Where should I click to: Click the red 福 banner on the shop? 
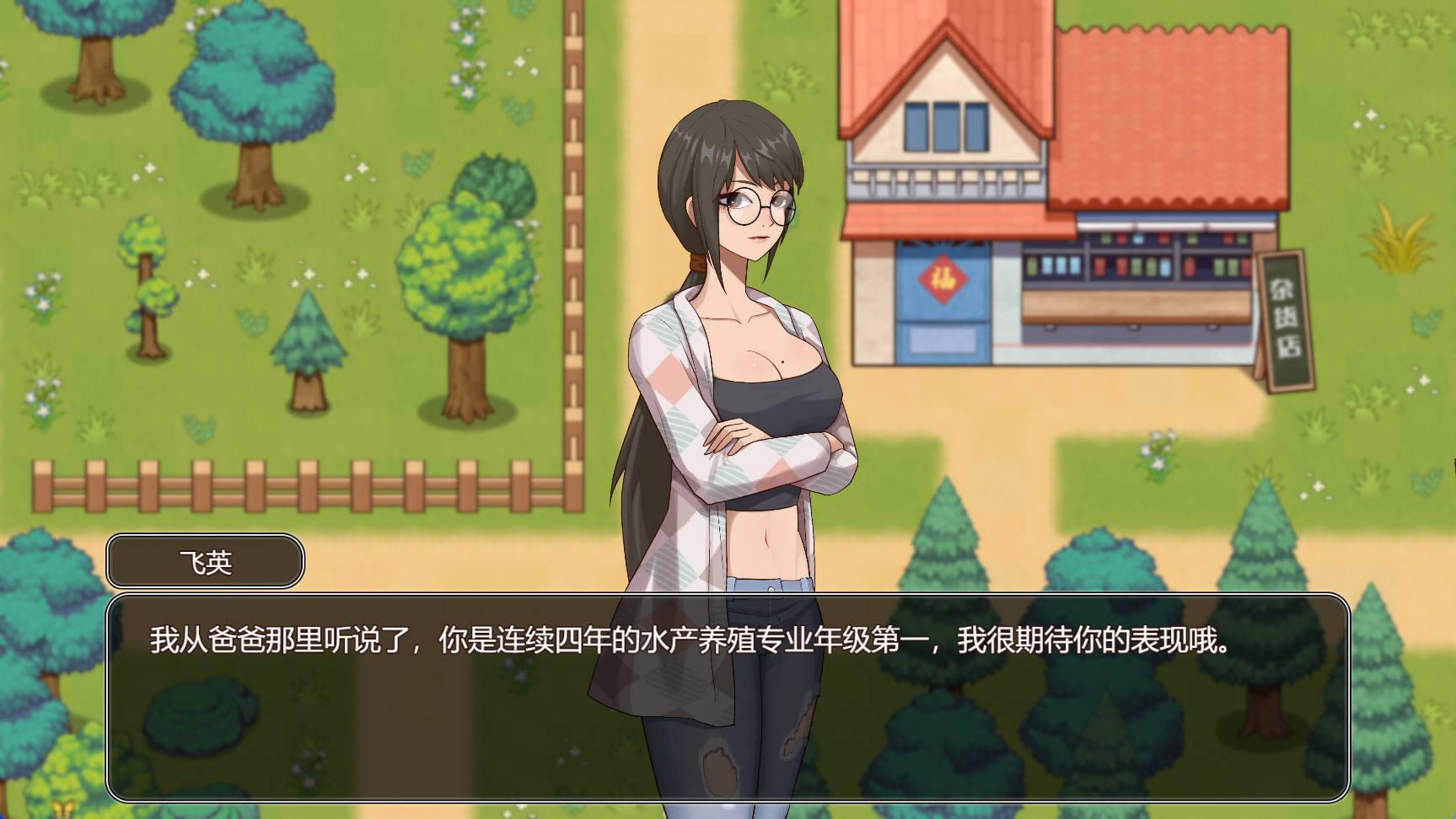point(944,279)
